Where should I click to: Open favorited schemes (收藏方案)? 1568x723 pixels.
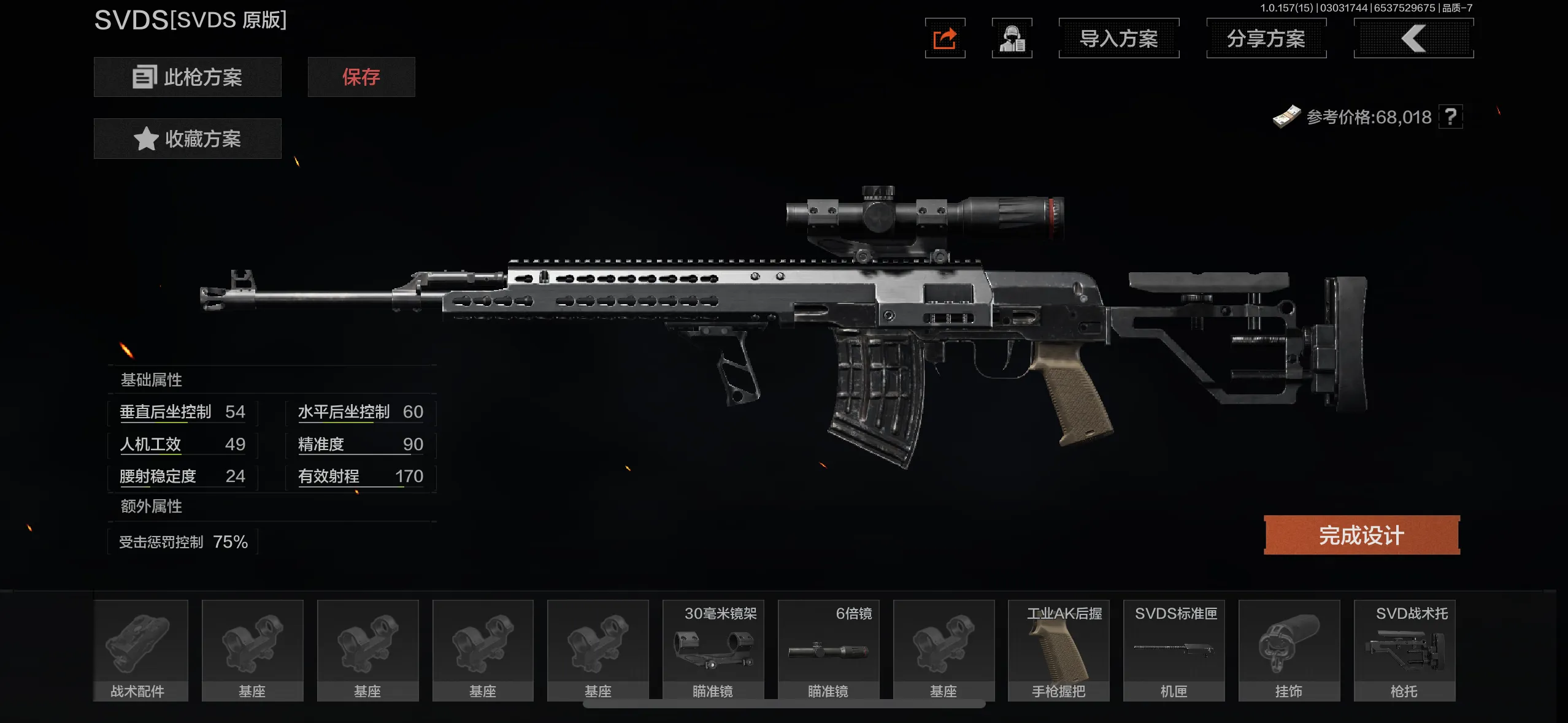(187, 139)
